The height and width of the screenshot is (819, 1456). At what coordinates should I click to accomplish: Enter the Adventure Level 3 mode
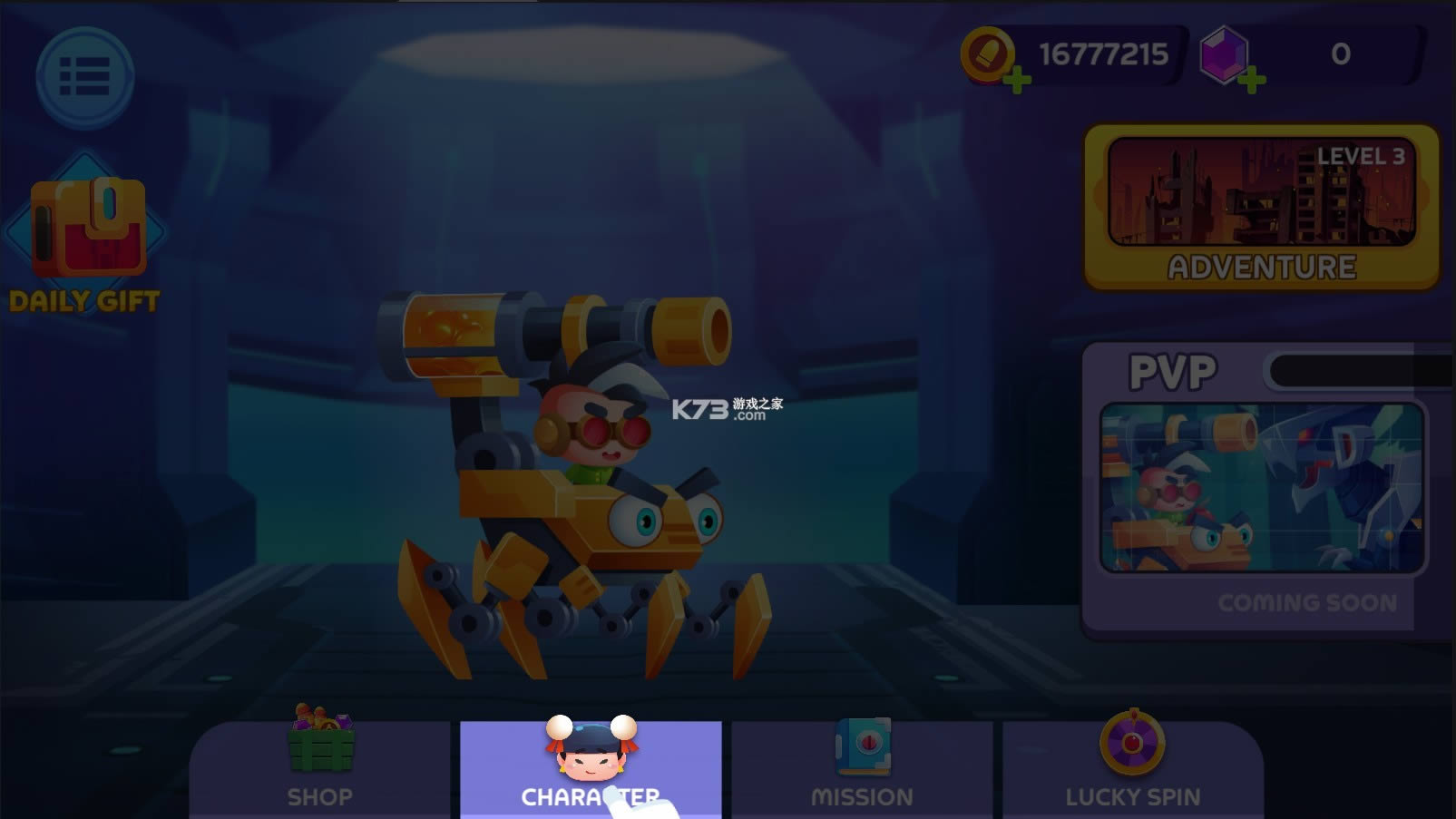coord(1261,207)
